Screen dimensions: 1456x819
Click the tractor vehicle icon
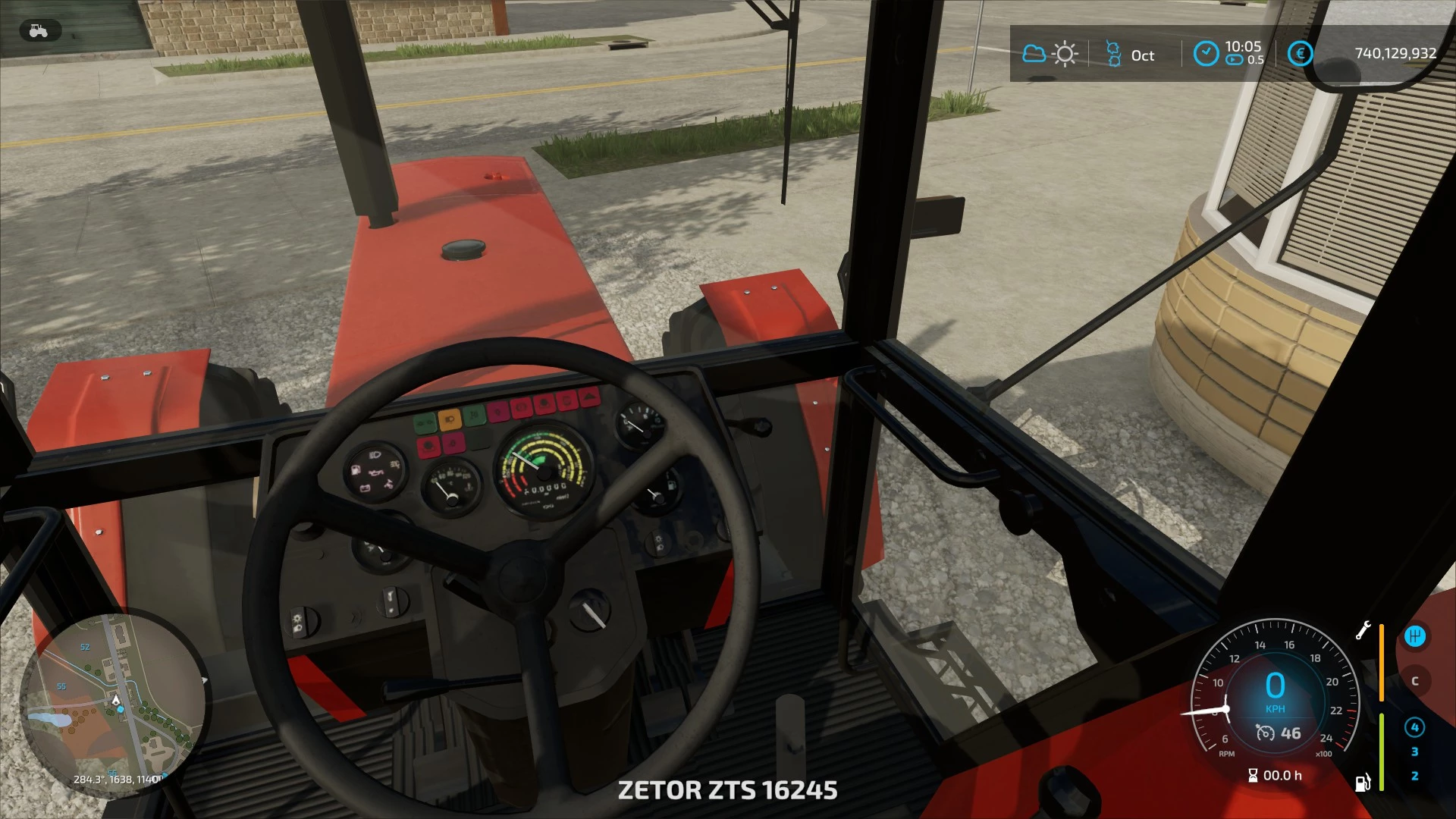[38, 31]
